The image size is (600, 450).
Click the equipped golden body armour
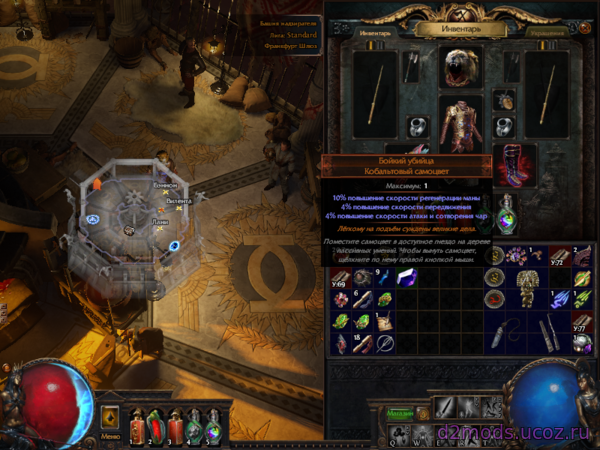[x=461, y=125]
